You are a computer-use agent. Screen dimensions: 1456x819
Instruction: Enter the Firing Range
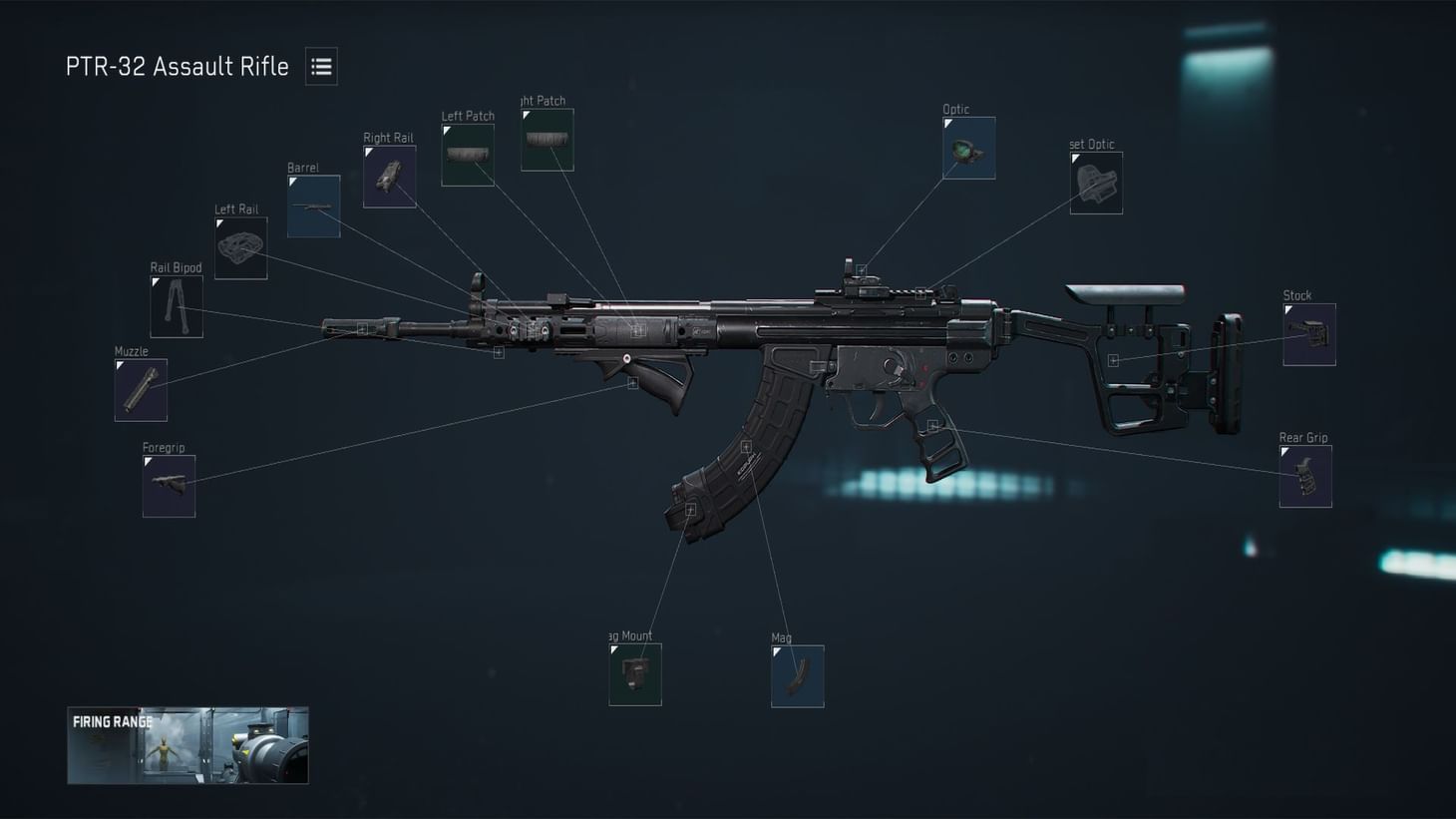(x=187, y=746)
